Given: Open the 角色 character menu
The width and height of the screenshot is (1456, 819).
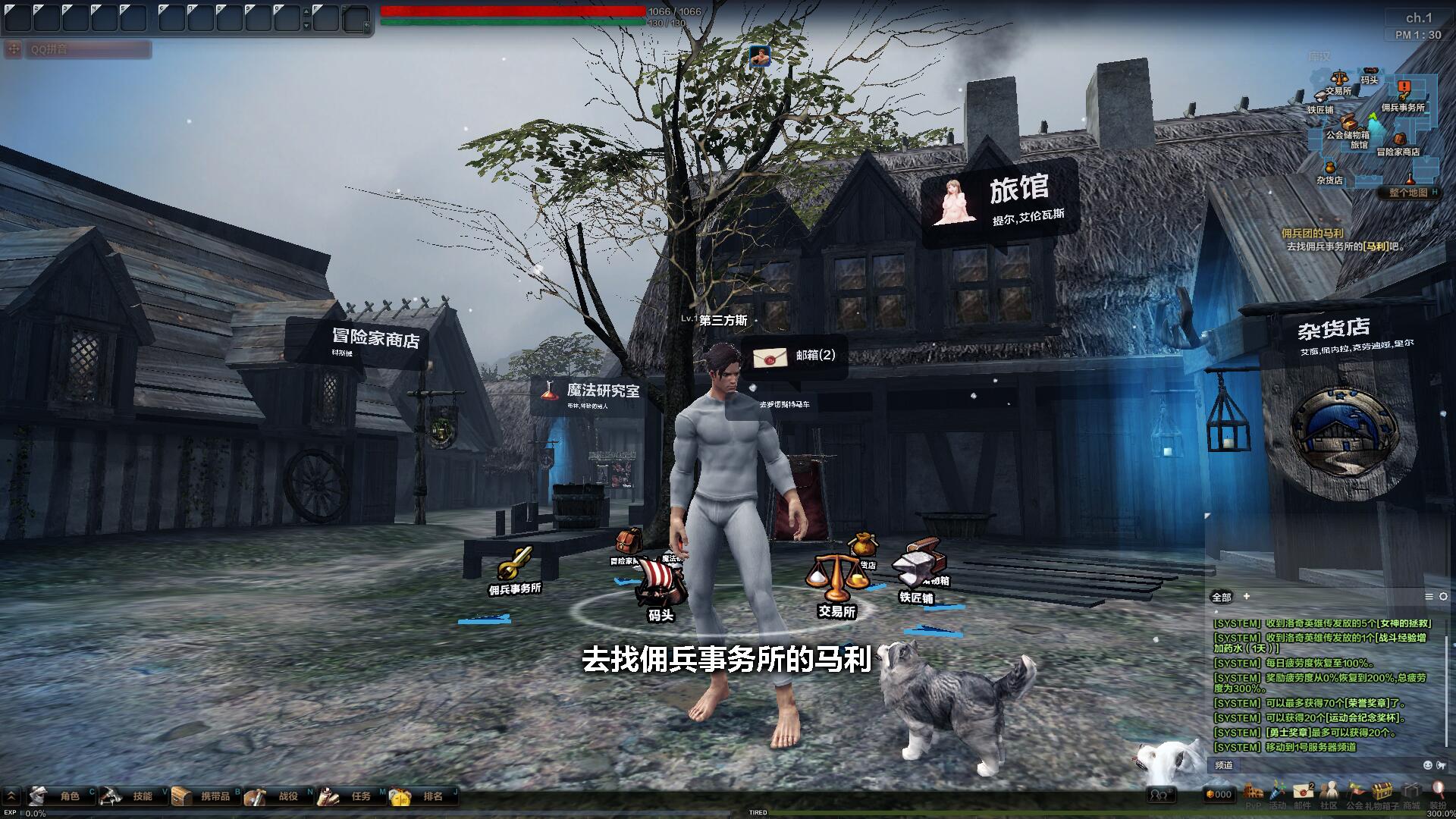Looking at the screenshot, I should 59,795.
